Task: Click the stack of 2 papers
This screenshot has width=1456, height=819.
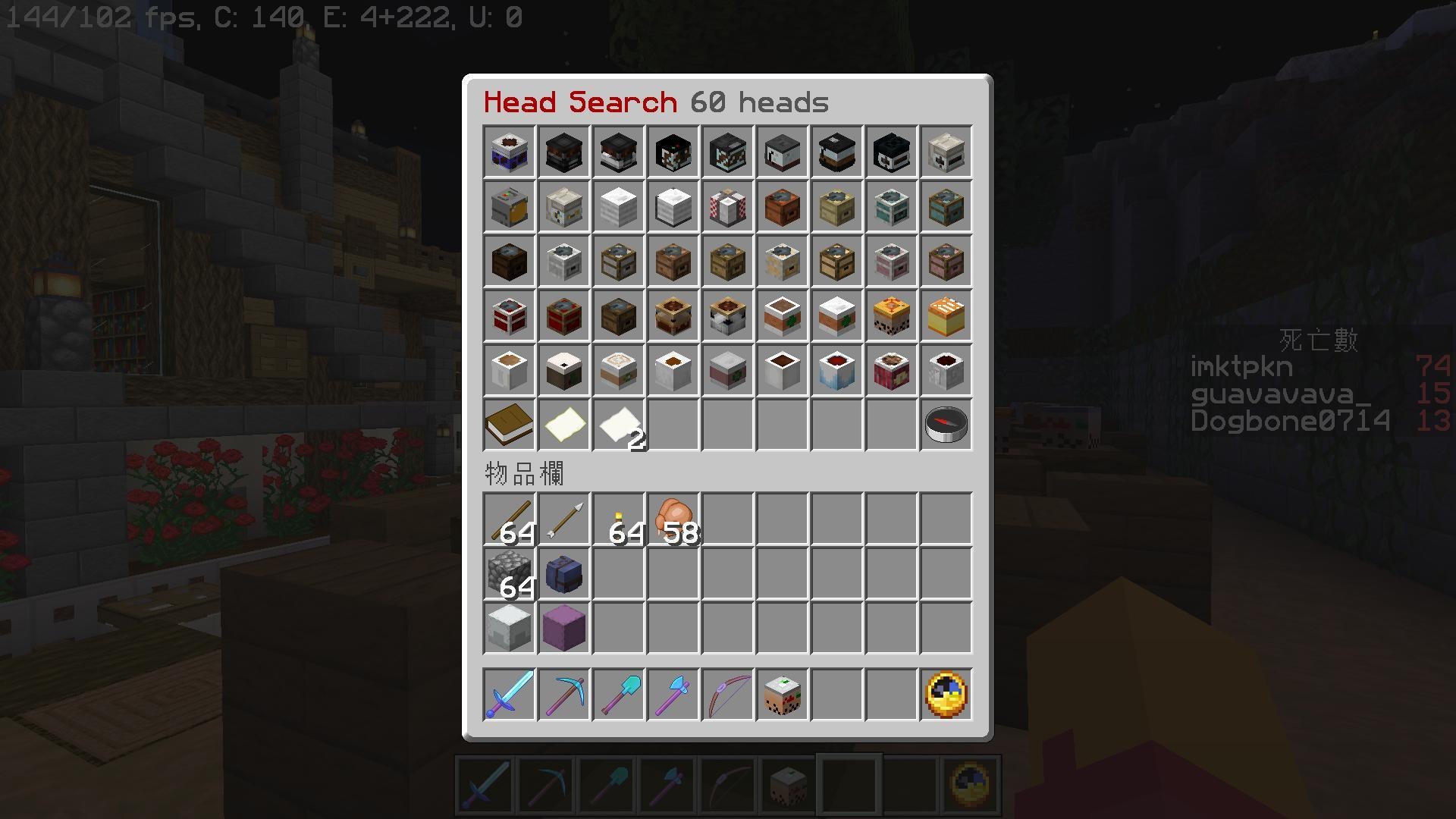Action: pos(617,425)
